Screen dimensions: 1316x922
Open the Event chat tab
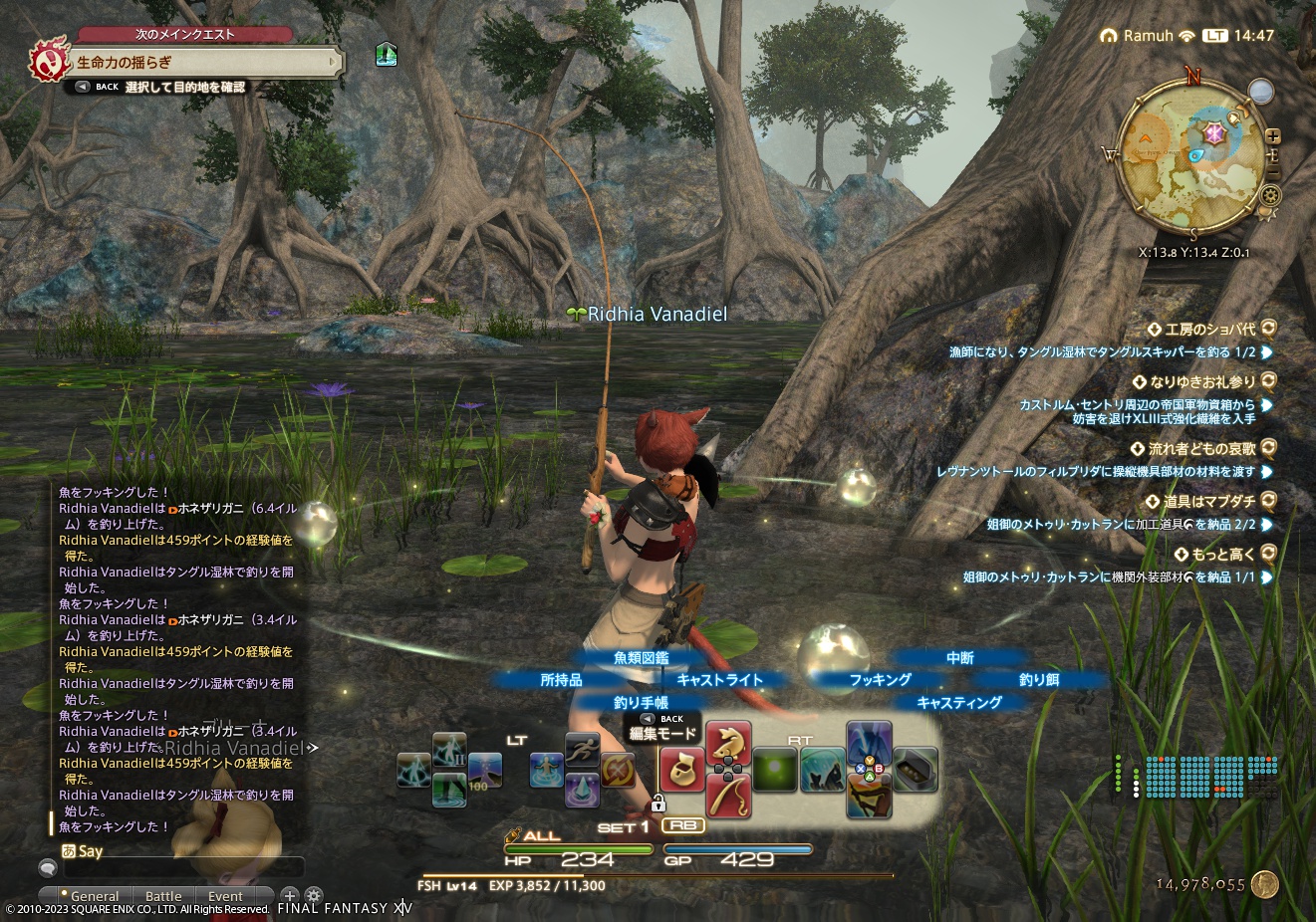tap(225, 896)
